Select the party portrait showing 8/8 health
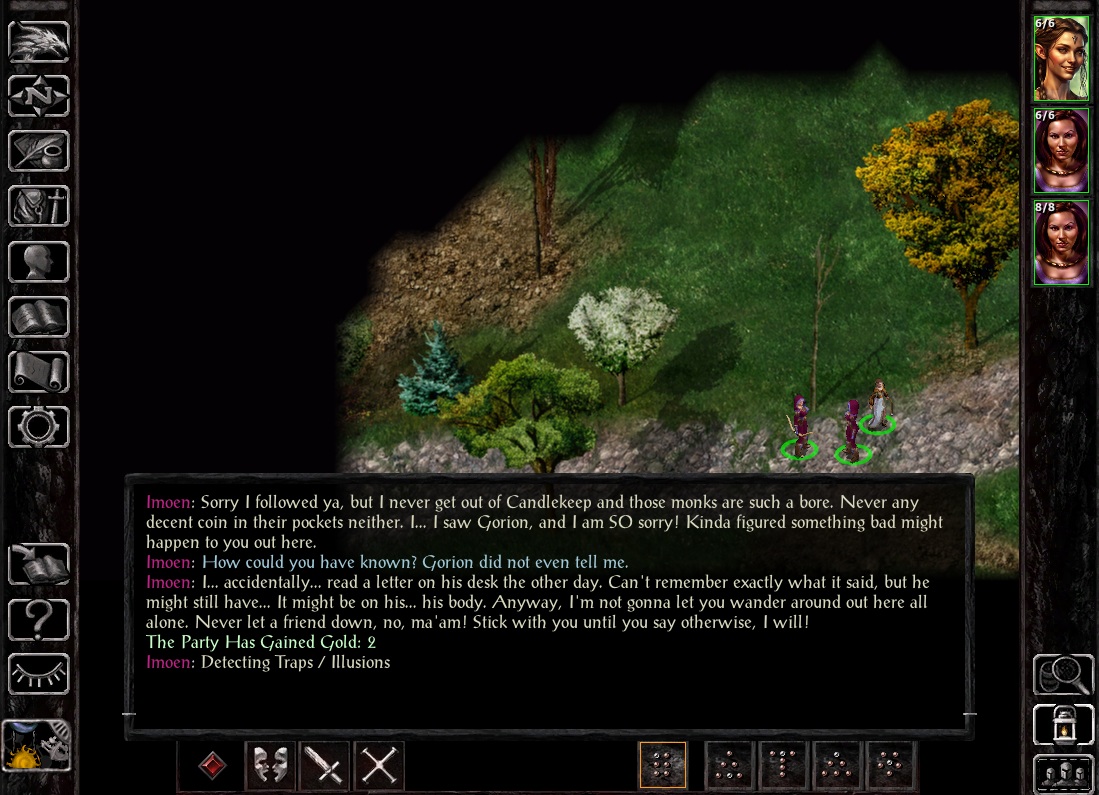The width and height of the screenshot is (1099, 795). tap(1061, 243)
